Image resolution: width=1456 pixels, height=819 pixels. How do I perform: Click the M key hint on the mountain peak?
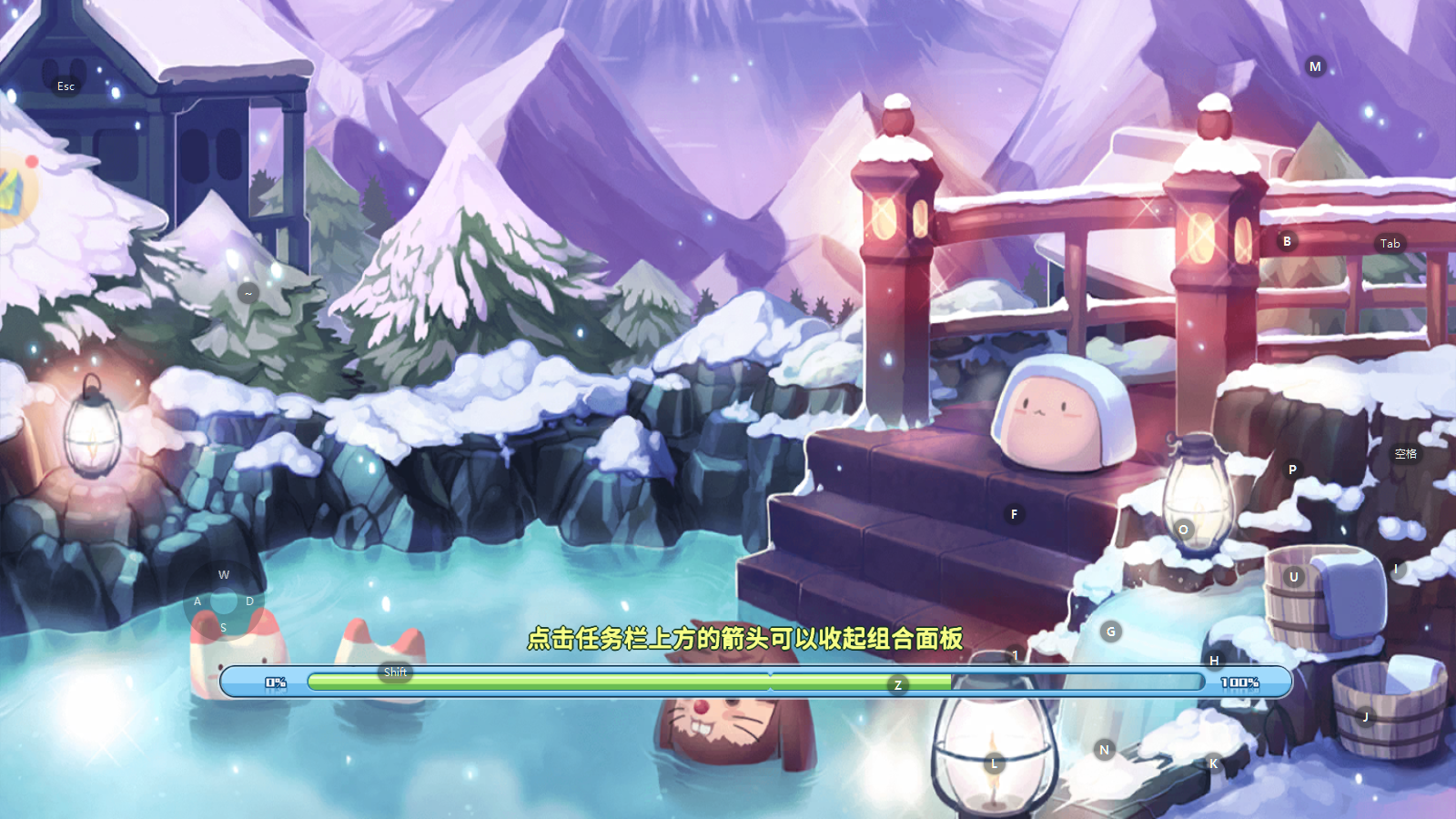(x=1314, y=66)
